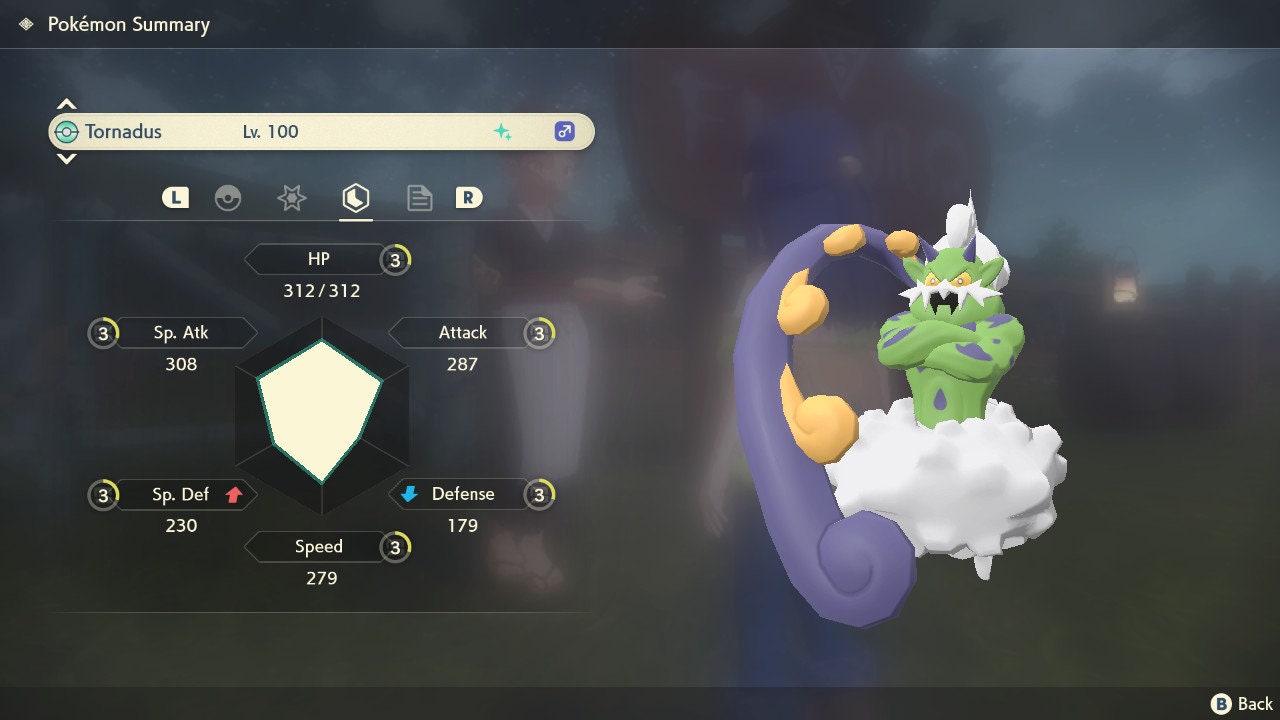Screen dimensions: 1280x720
Task: Show the document notes tab
Action: tap(419, 198)
